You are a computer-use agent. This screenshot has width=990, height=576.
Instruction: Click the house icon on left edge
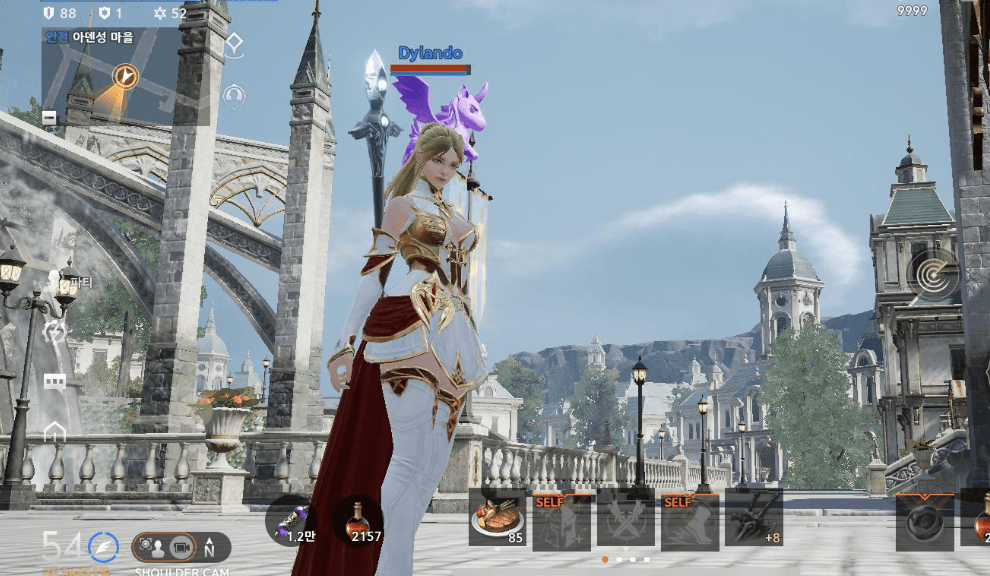pos(54,432)
